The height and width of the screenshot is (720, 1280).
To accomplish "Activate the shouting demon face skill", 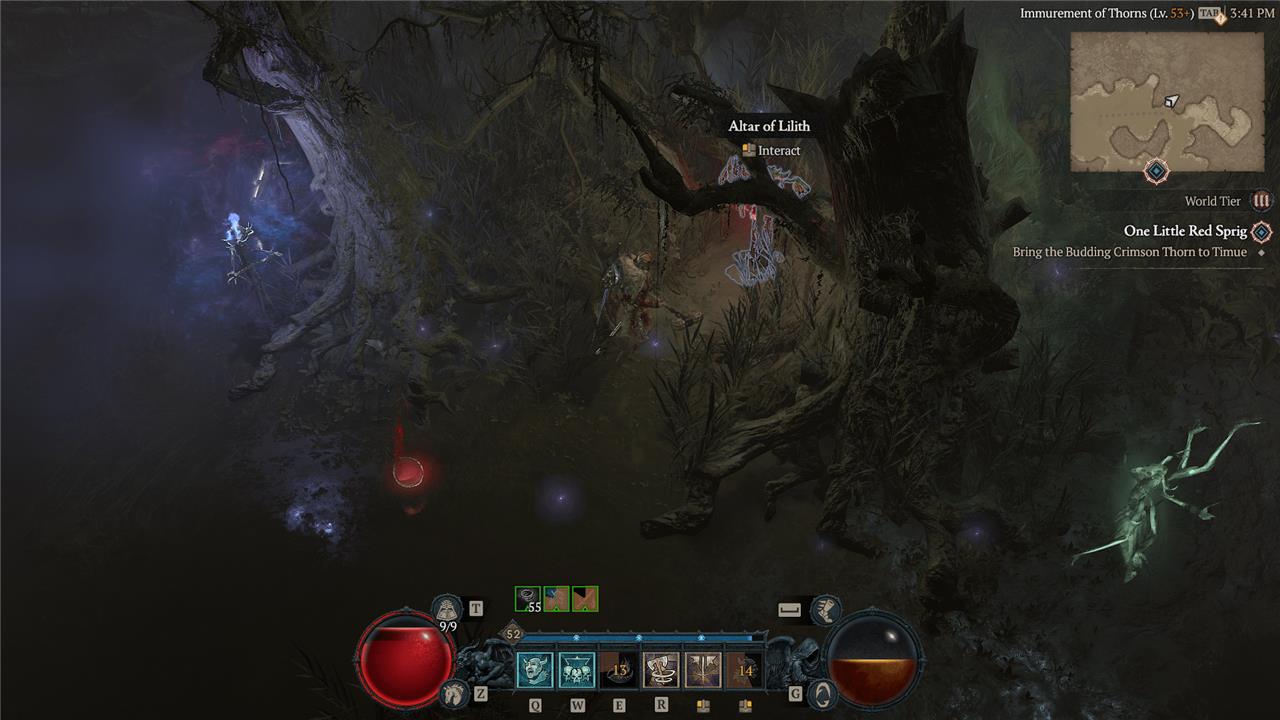I will click(x=535, y=670).
